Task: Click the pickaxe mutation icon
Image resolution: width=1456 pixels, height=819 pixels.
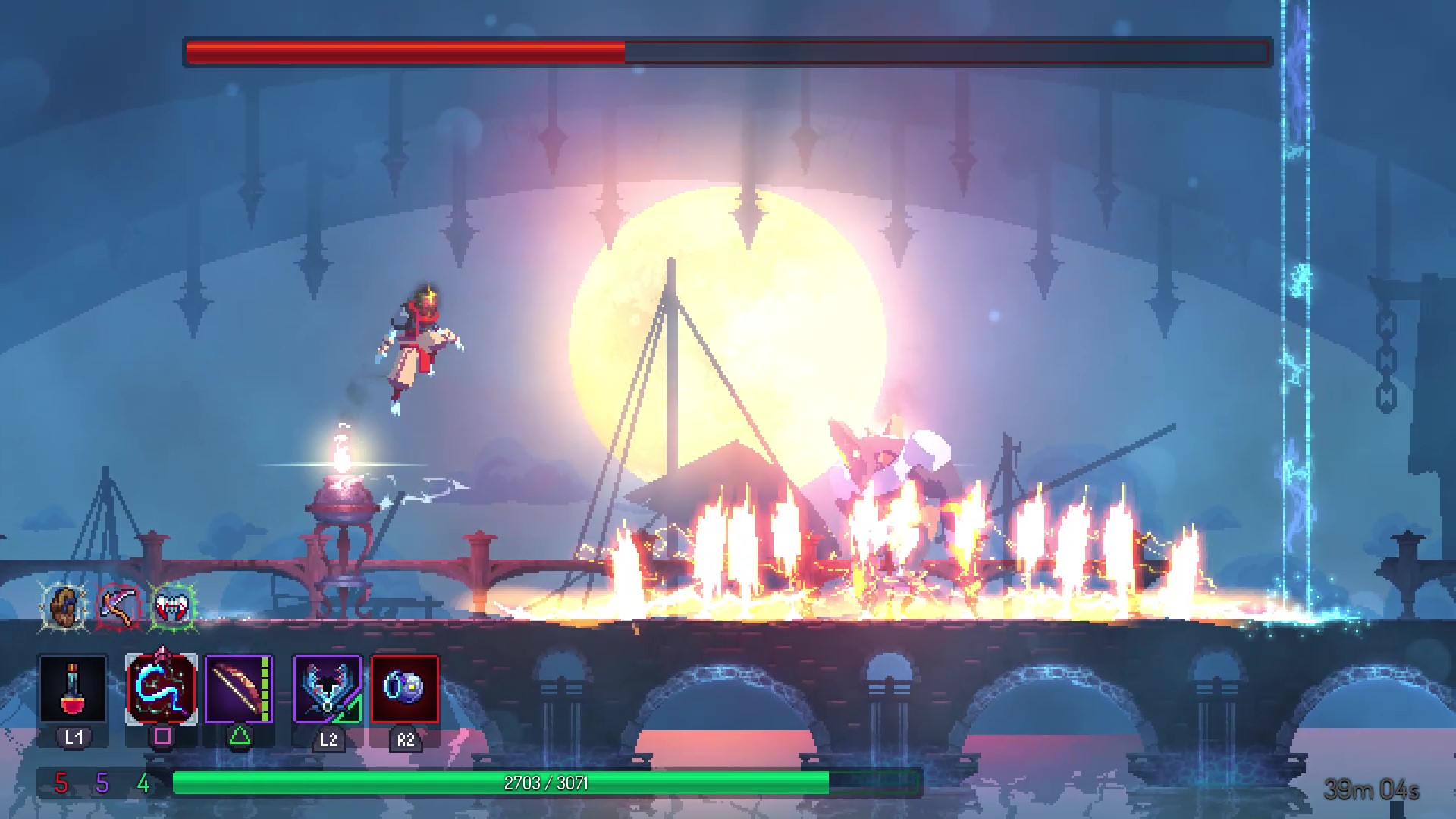Action: pos(118,606)
